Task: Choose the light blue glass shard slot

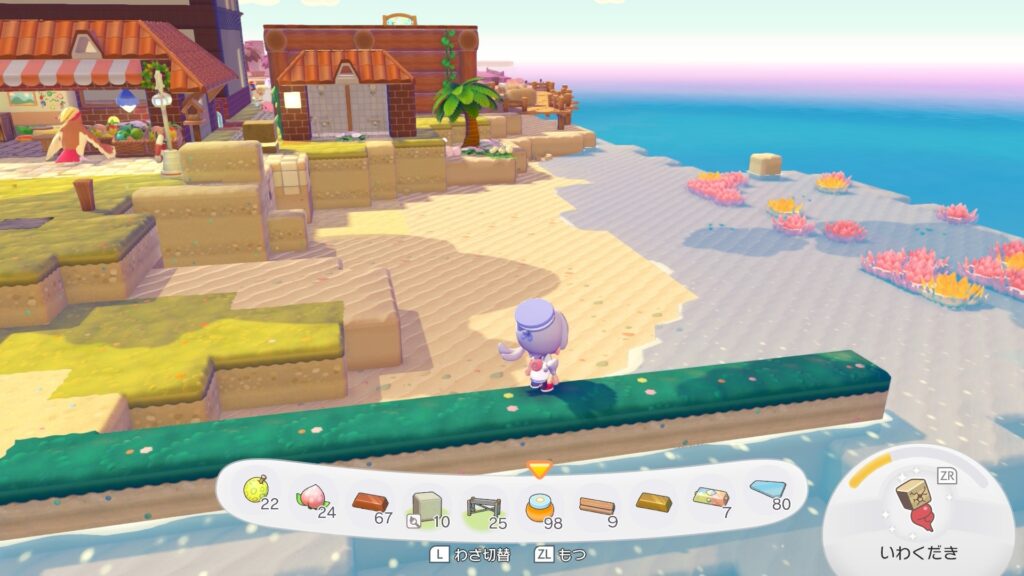Action: click(x=766, y=489)
